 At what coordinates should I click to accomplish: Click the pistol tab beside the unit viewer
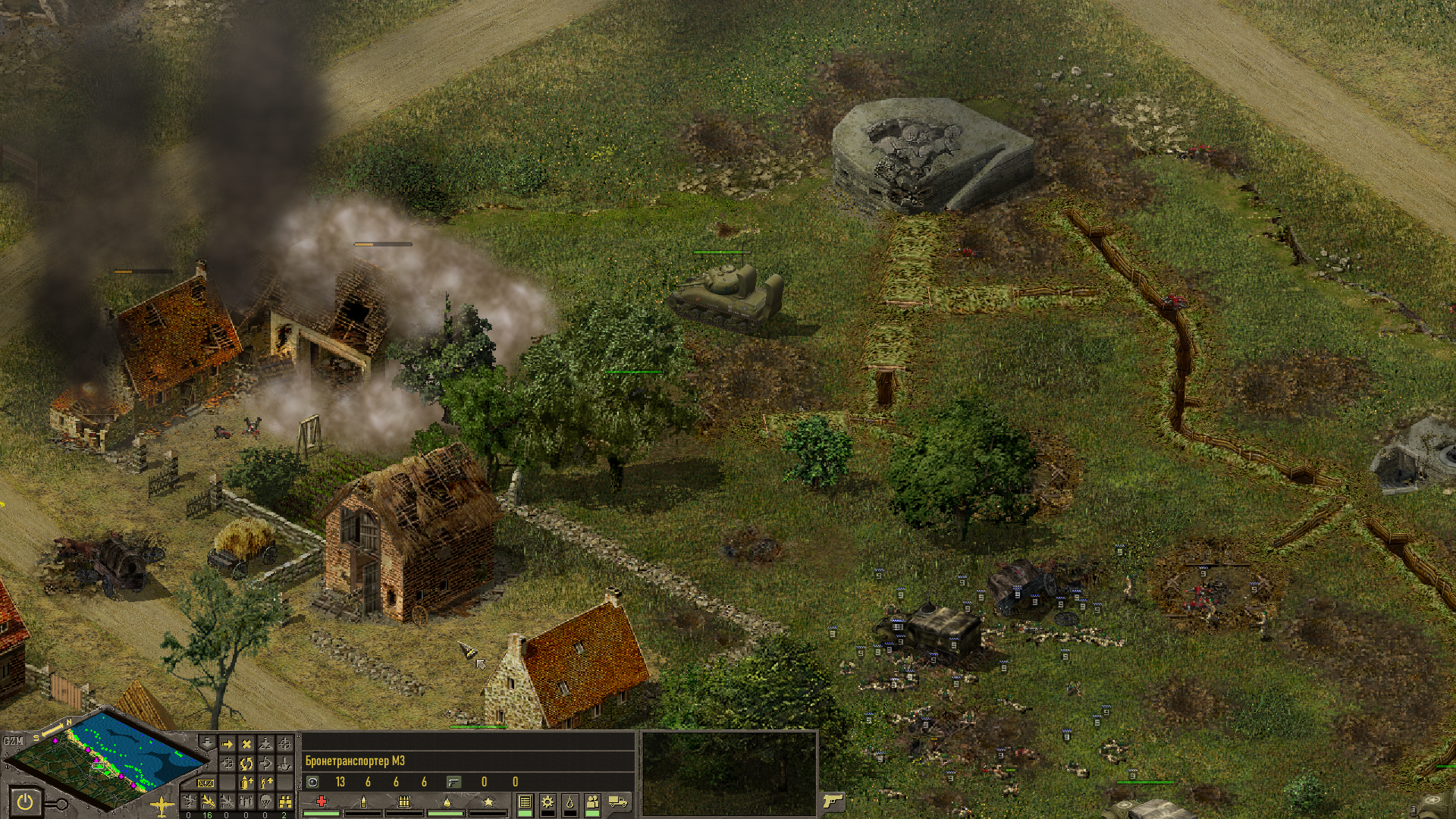(832, 801)
